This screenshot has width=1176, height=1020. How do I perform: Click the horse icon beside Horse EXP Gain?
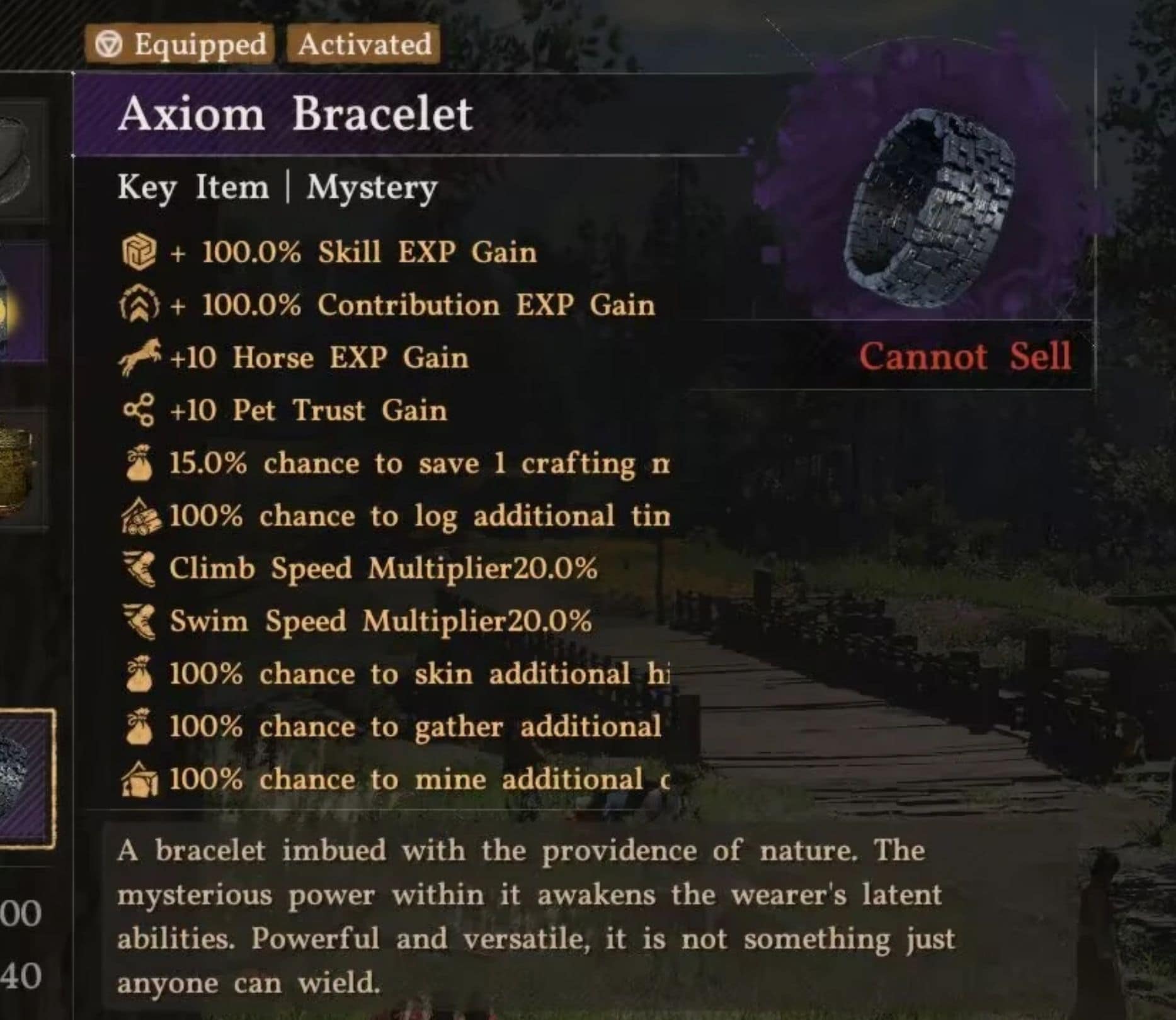tap(139, 356)
